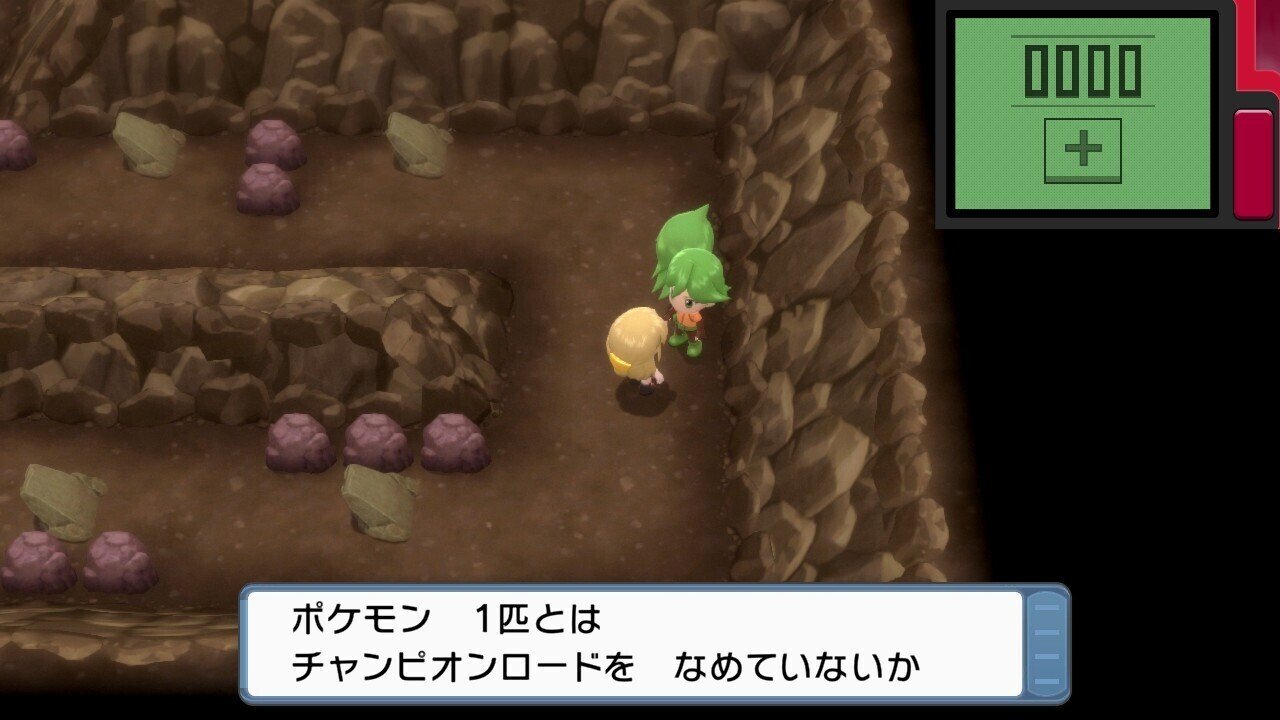Tap the line above the counter digits

1083,36
